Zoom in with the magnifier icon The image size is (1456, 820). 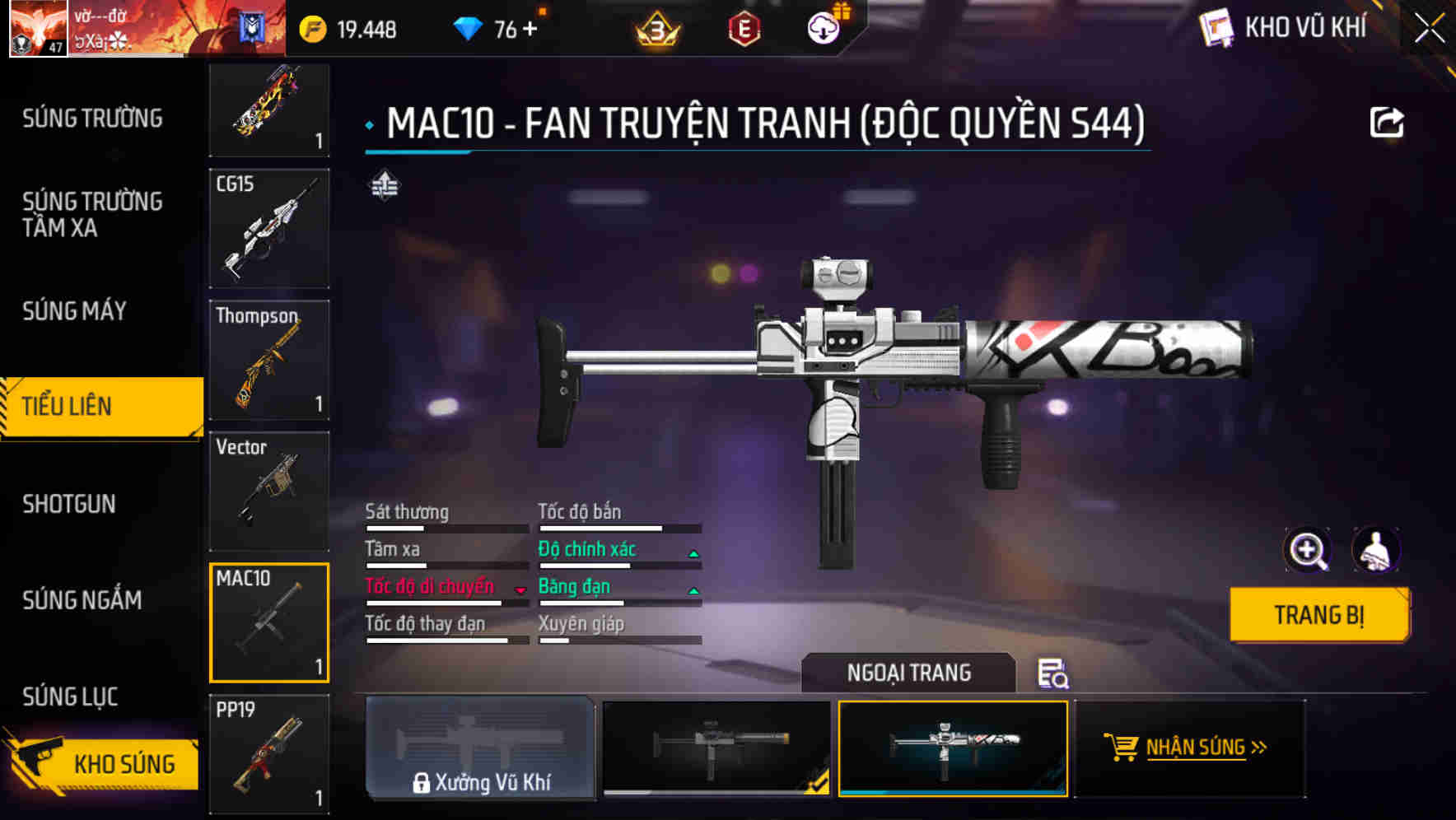click(1307, 550)
